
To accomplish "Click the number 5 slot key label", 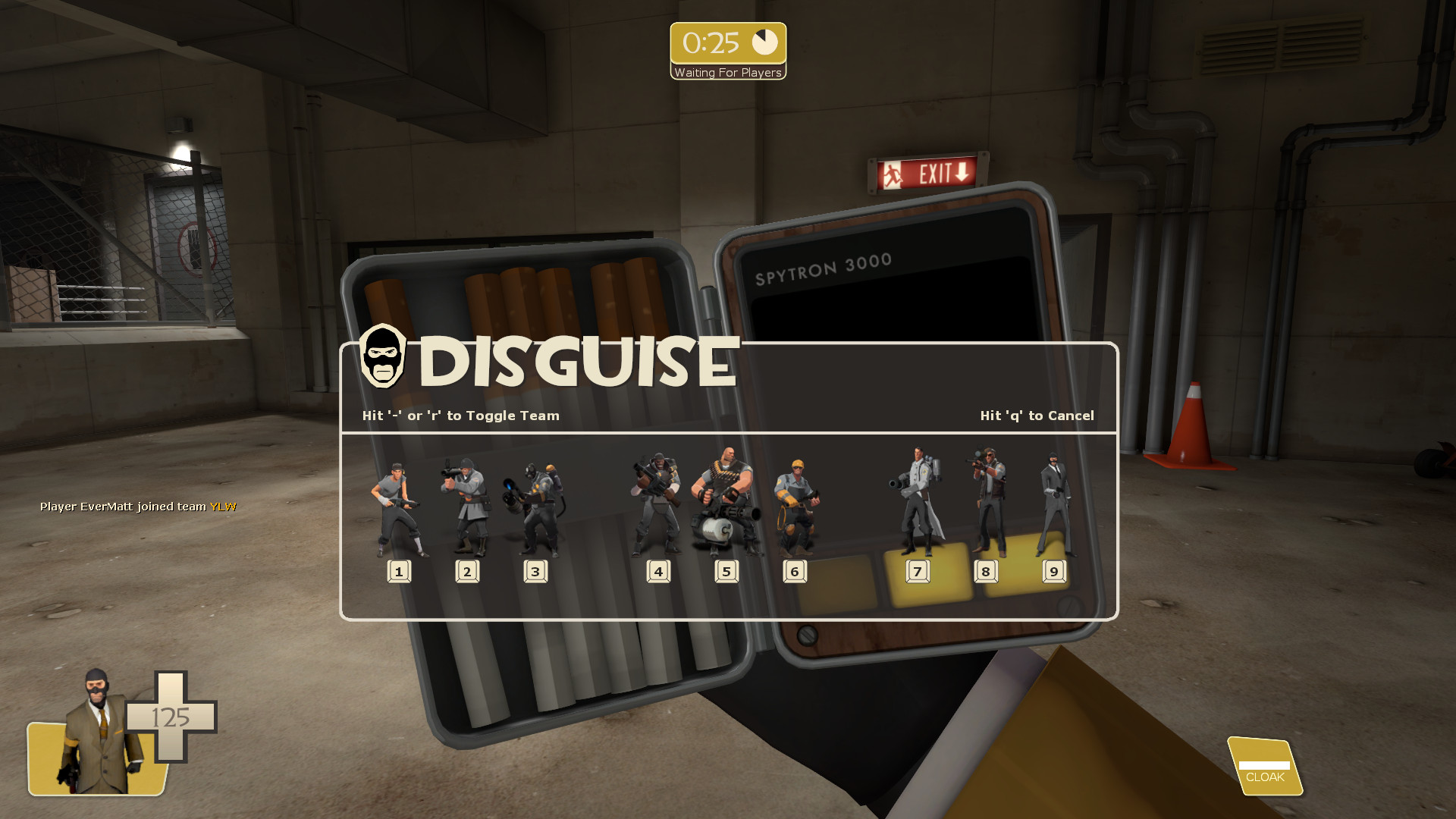I will [726, 571].
